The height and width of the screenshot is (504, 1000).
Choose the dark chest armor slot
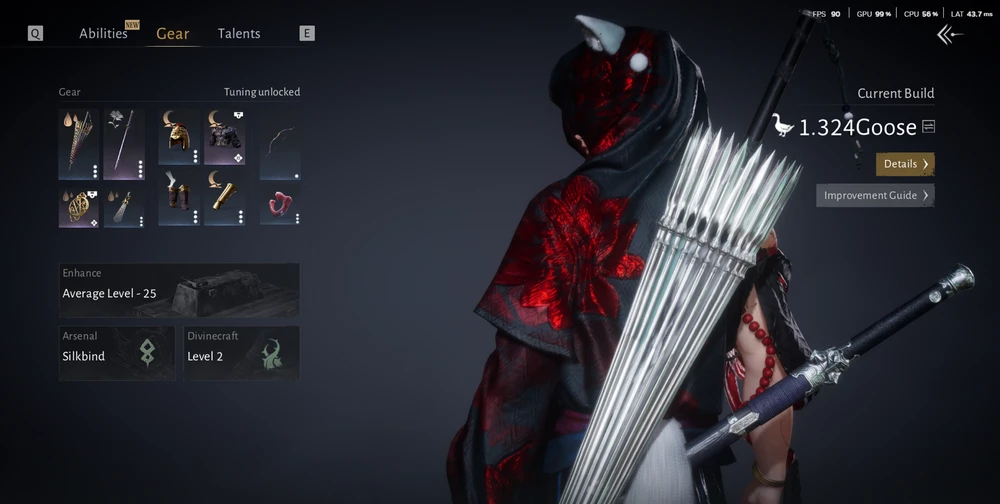click(225, 138)
